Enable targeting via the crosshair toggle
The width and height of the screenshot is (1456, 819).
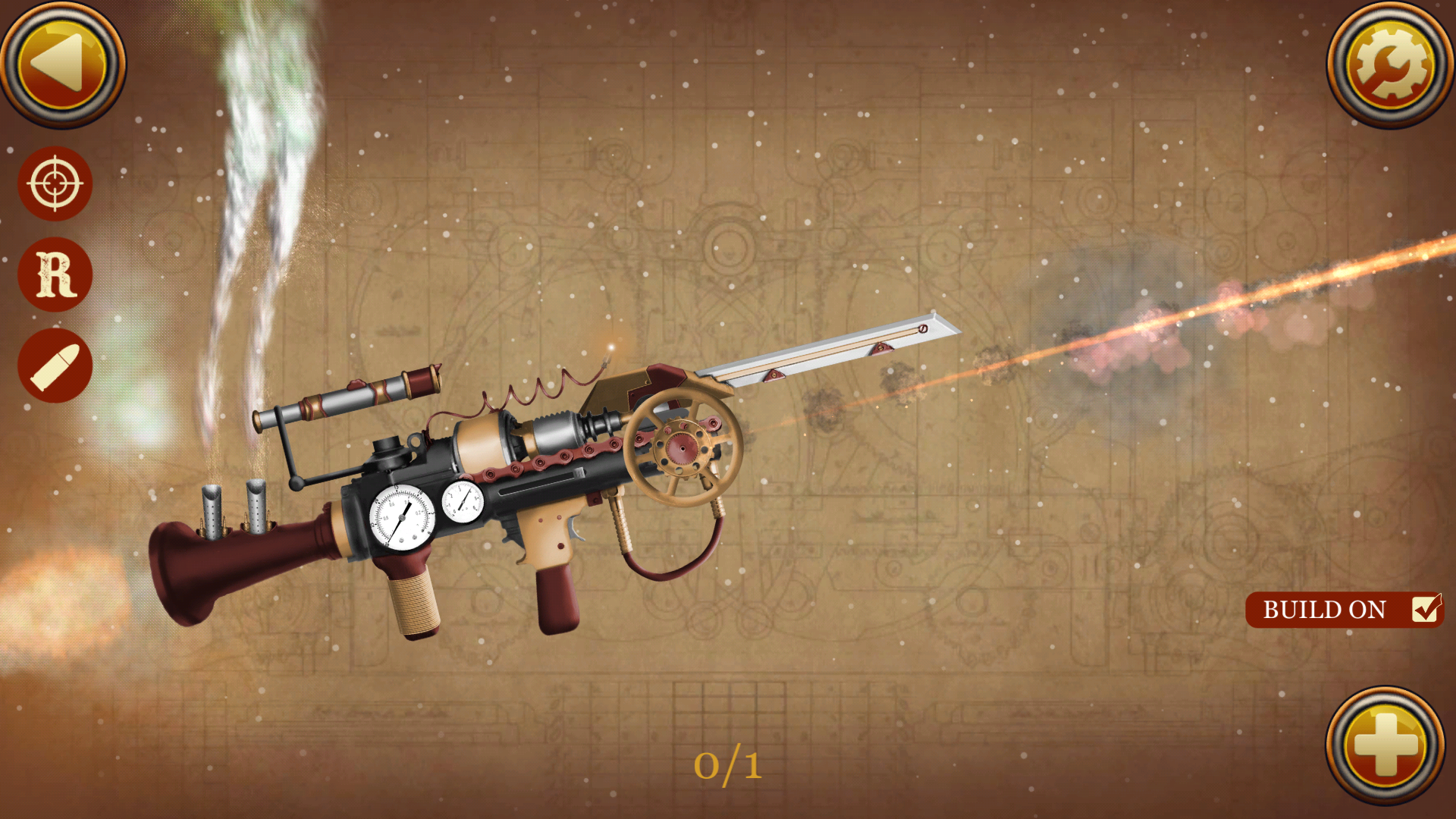(x=55, y=184)
